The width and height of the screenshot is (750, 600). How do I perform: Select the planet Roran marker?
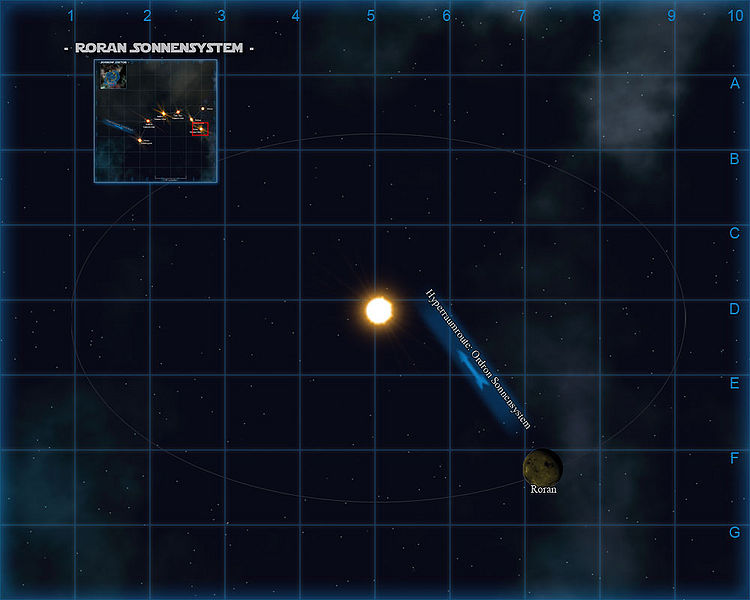[542, 466]
